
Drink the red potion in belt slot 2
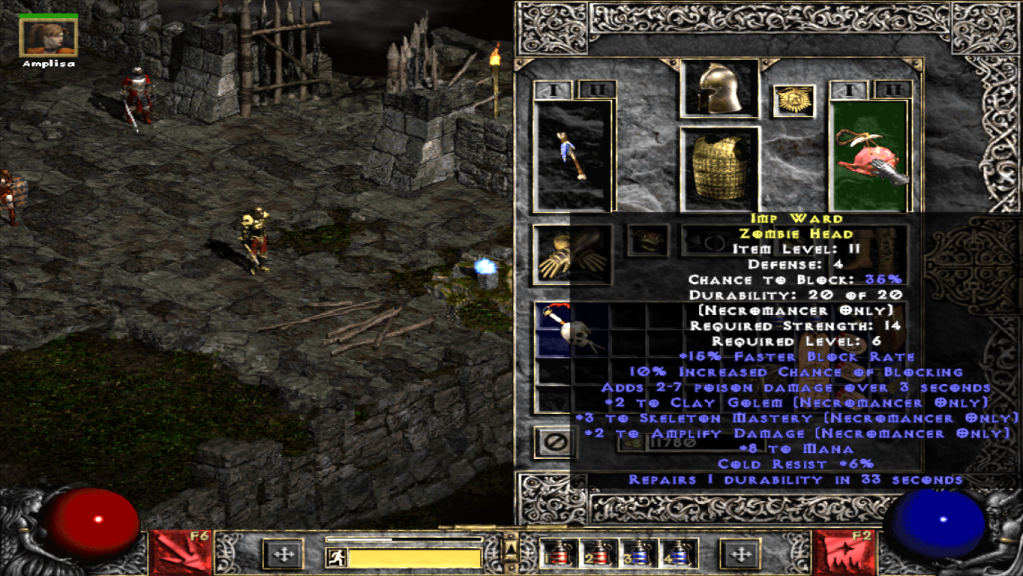pyautogui.click(x=598, y=555)
